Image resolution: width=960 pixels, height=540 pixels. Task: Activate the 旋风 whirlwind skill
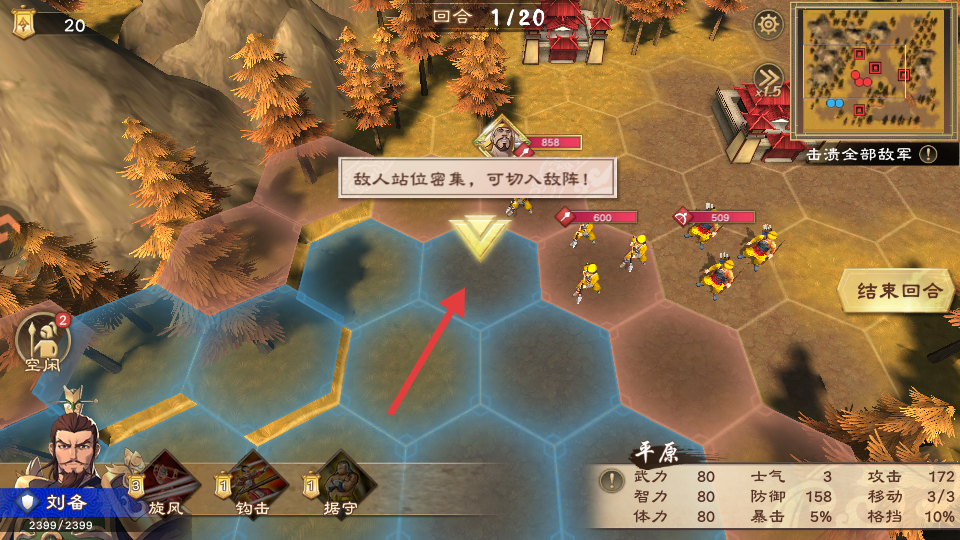point(166,480)
